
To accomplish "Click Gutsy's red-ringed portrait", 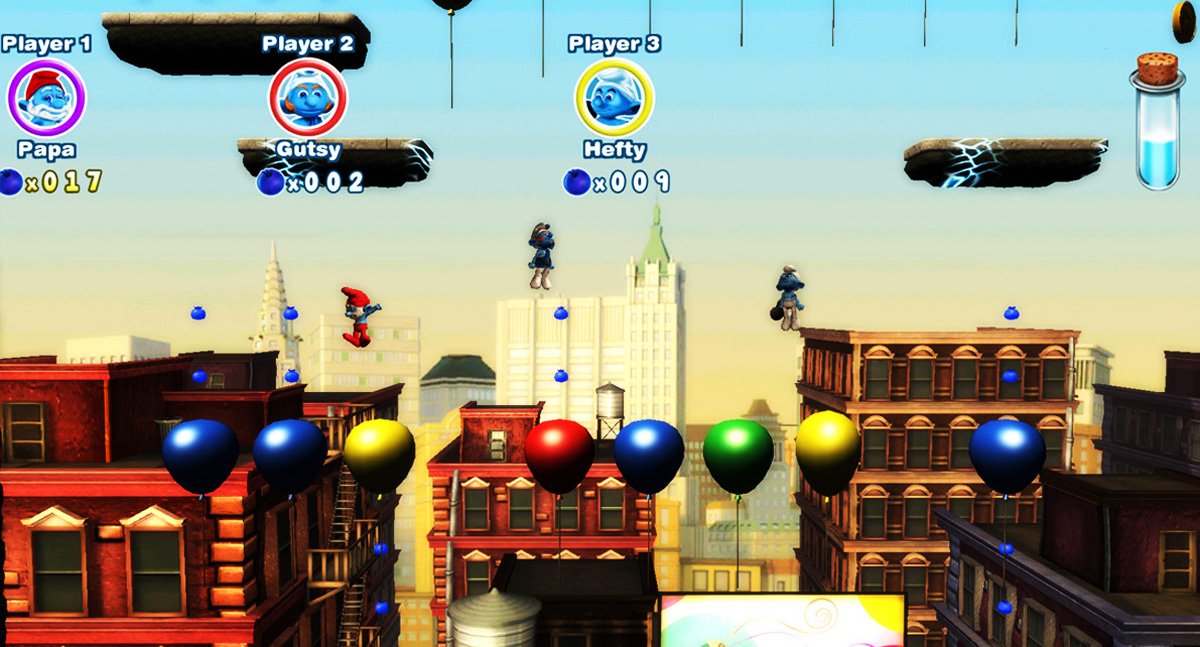I will [x=308, y=98].
